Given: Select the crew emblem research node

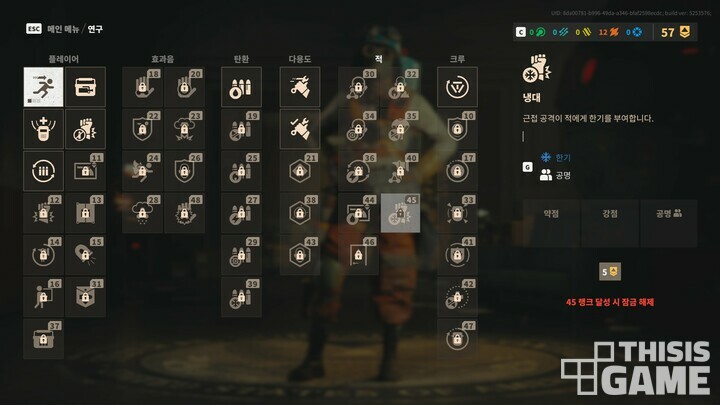Looking at the screenshot, I should tap(457, 87).
